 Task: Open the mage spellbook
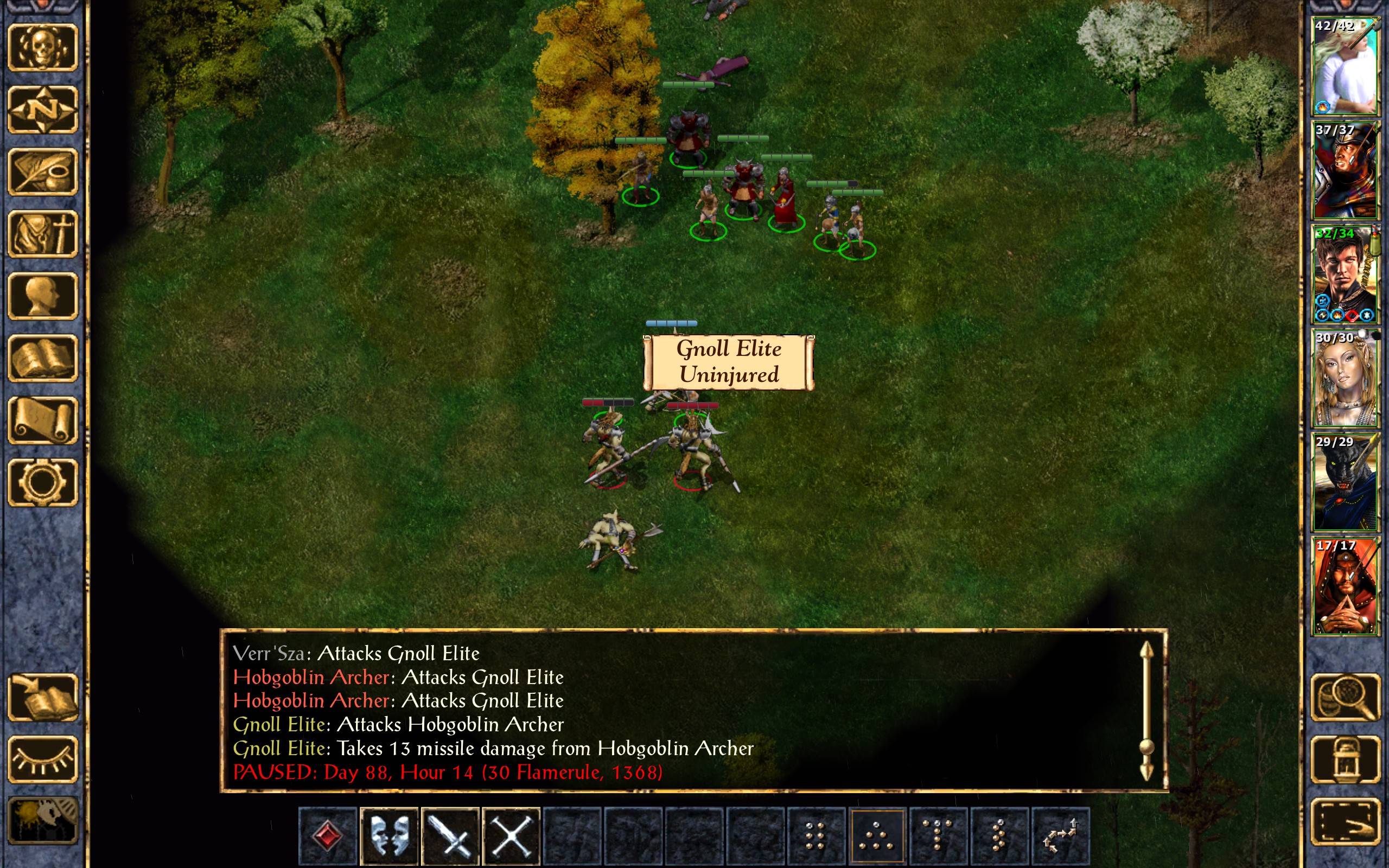coord(43,358)
